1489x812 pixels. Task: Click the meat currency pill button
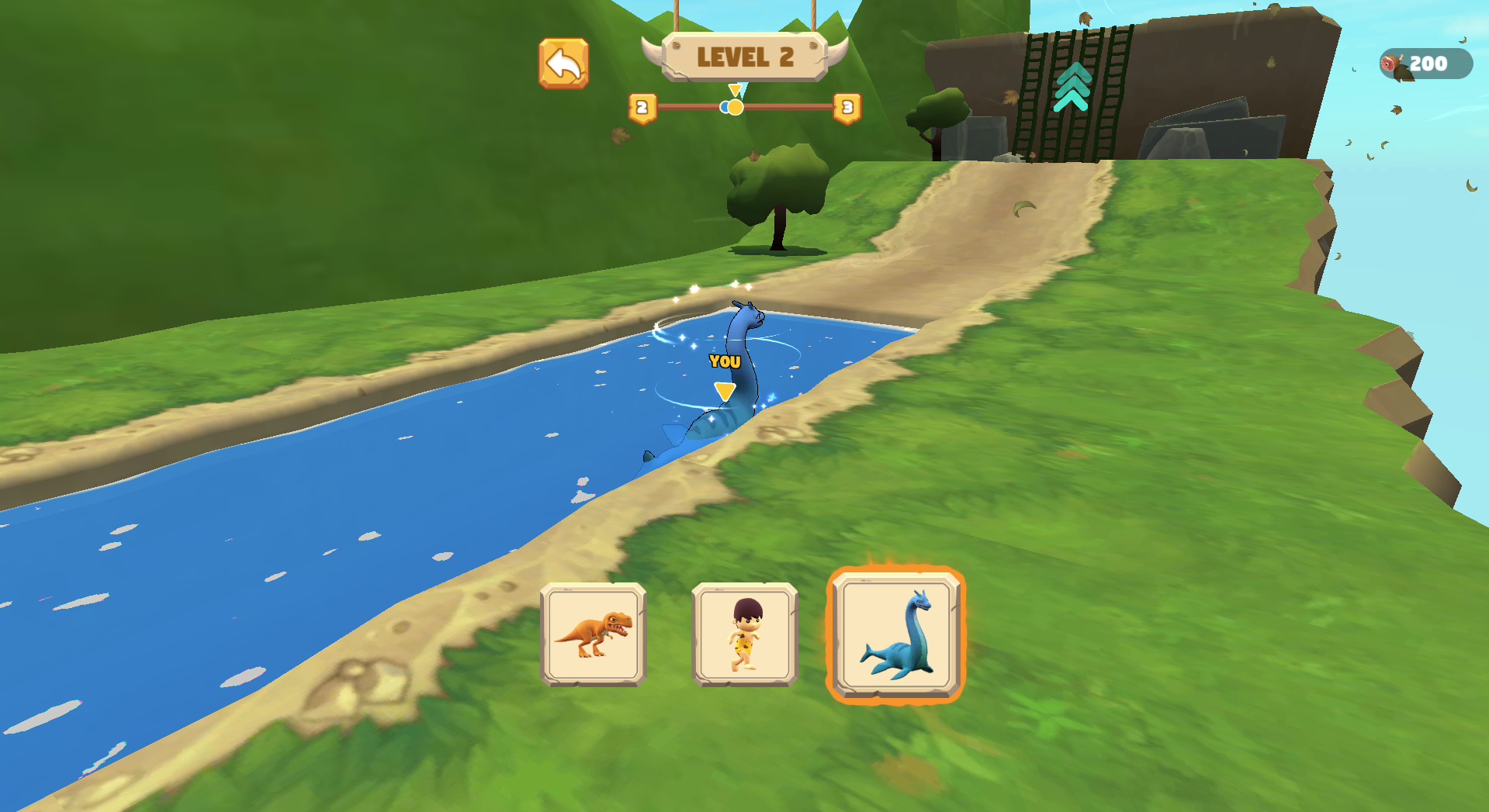[1426, 64]
